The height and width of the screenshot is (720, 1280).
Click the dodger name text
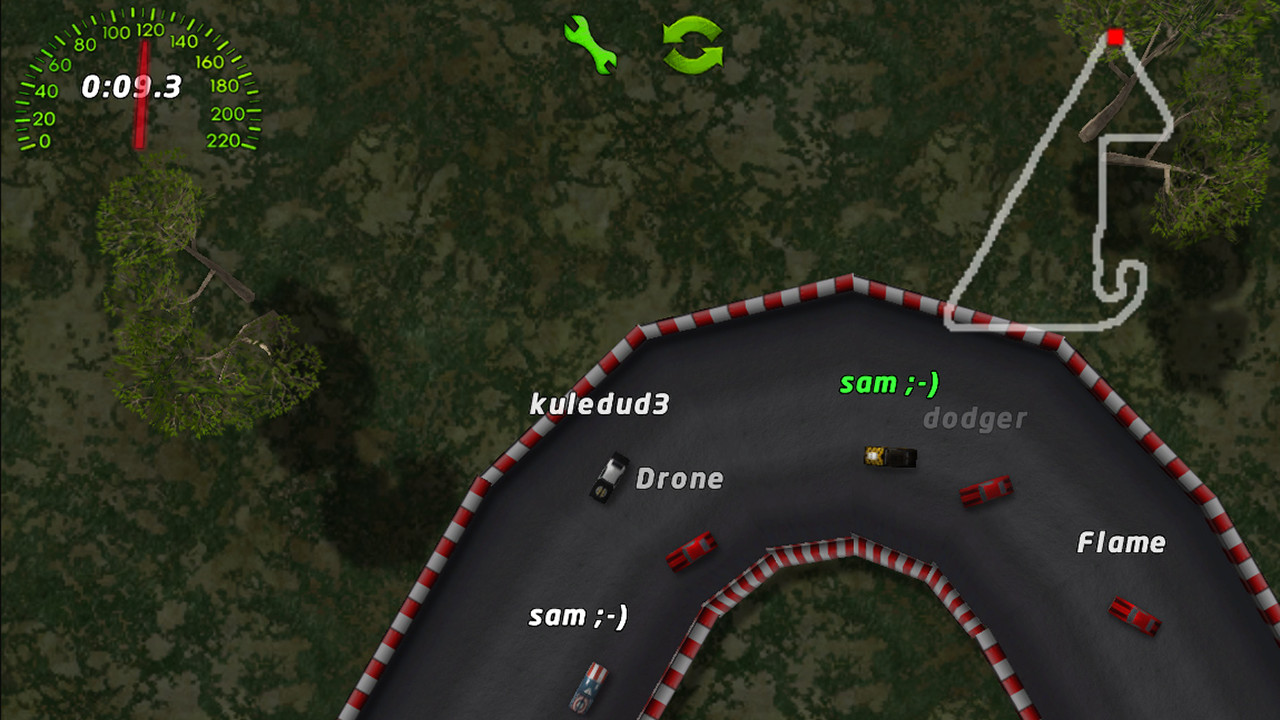(x=975, y=419)
